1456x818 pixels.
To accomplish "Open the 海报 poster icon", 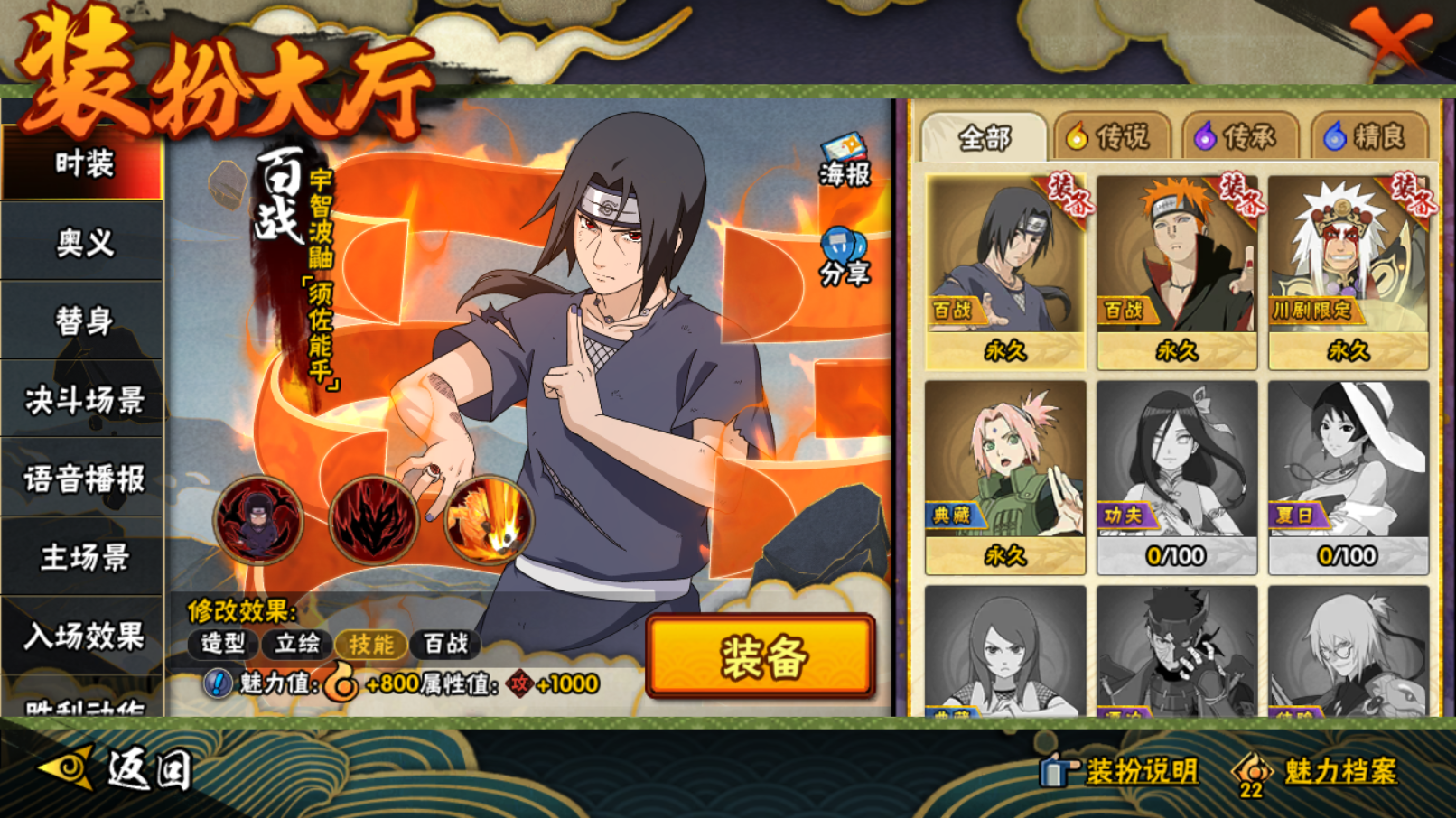I will pyautogui.click(x=845, y=161).
